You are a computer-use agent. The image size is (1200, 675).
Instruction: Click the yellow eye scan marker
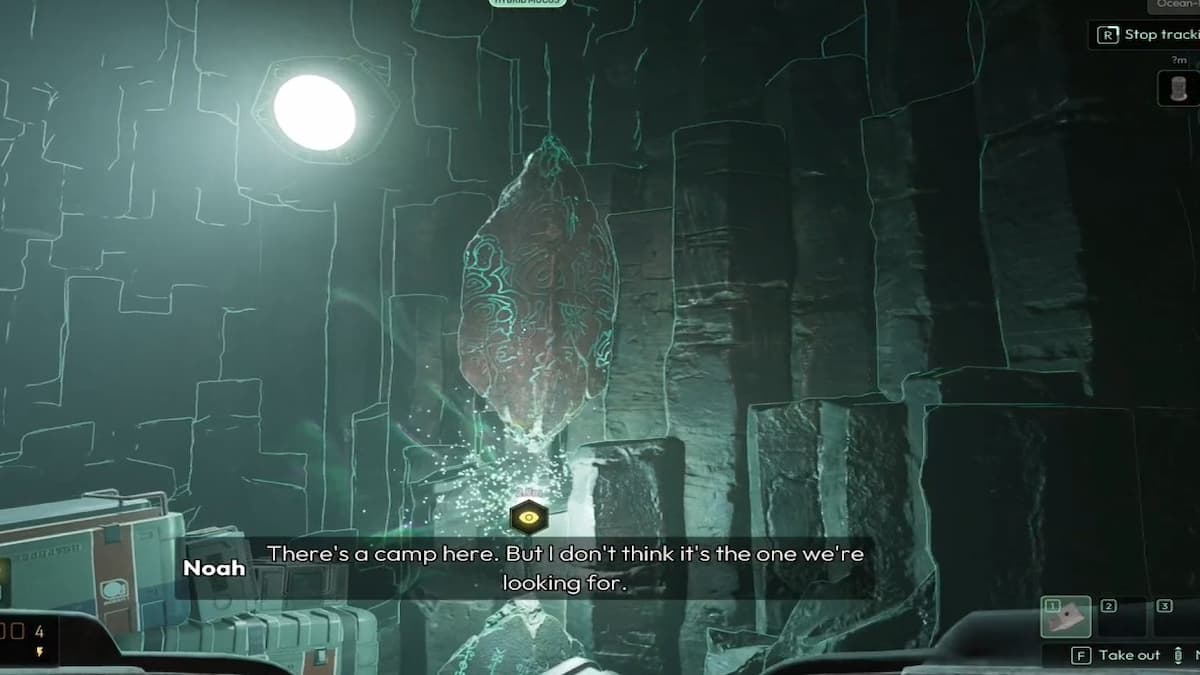pos(527,517)
